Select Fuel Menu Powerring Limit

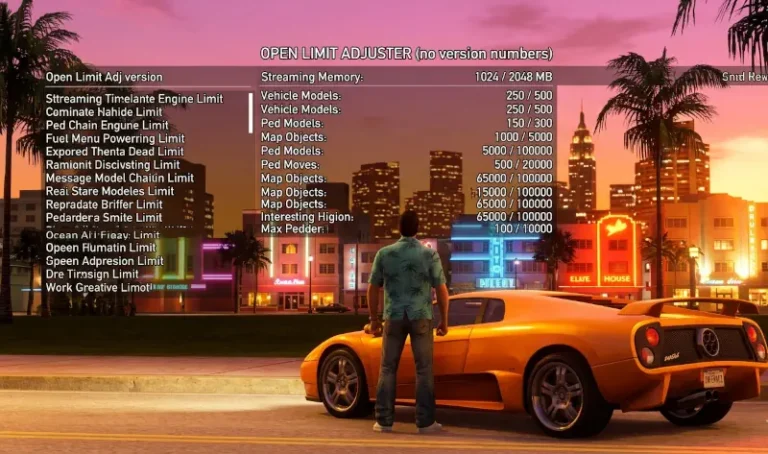115,138
